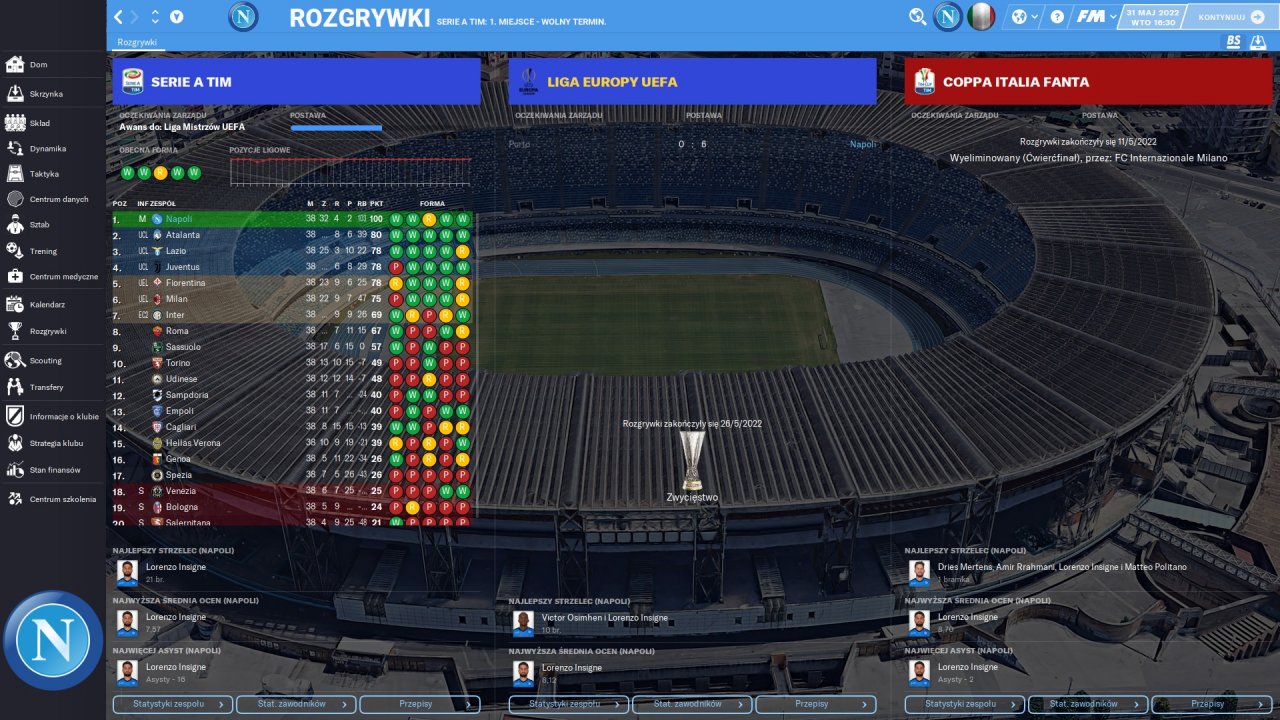Screen dimensions: 1280x720
Task: Select the Rozgrywki tab
Action: pyautogui.click(x=137, y=42)
